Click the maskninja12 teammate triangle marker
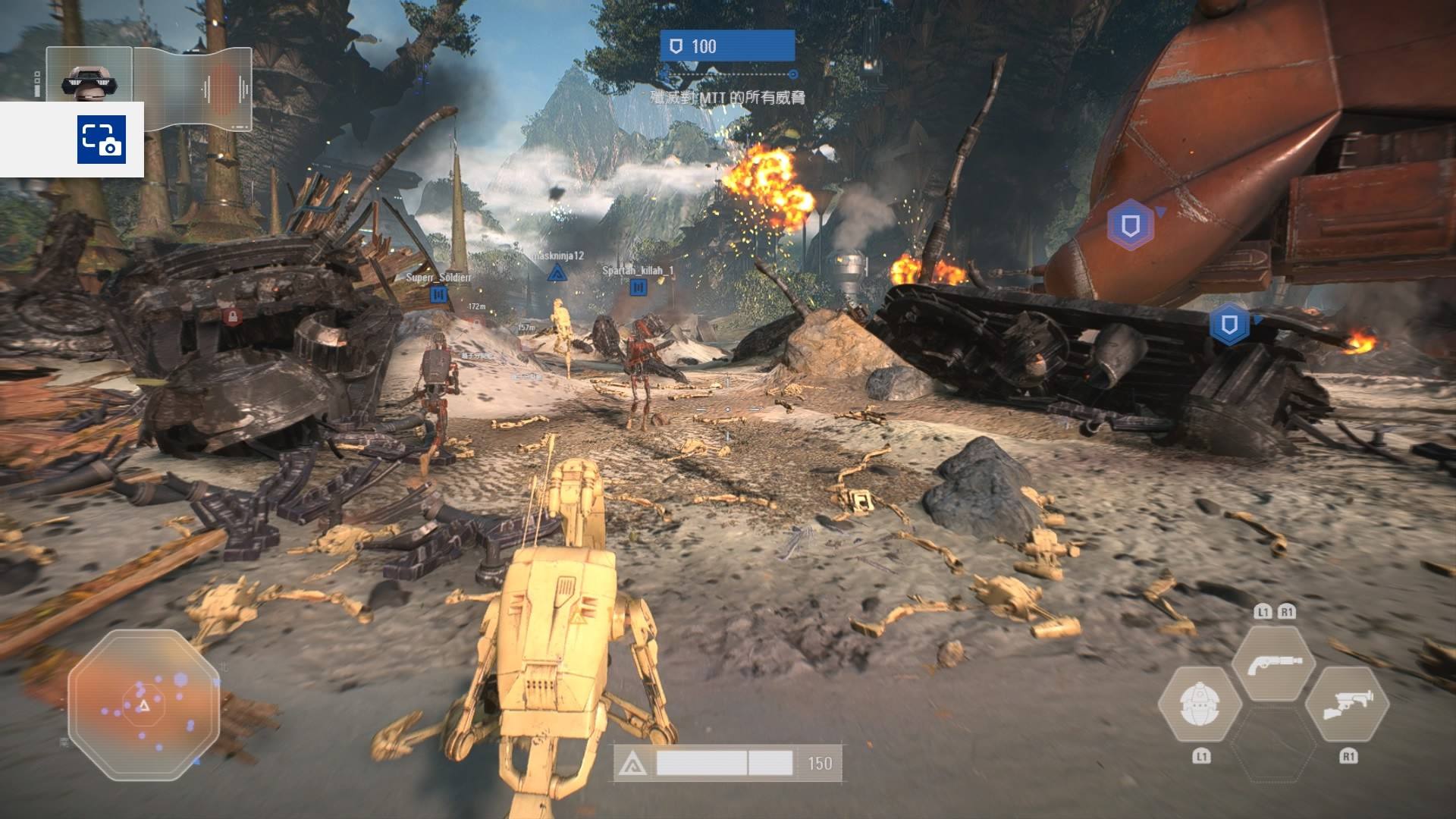Viewport: 1456px width, 819px height. pyautogui.click(x=557, y=273)
